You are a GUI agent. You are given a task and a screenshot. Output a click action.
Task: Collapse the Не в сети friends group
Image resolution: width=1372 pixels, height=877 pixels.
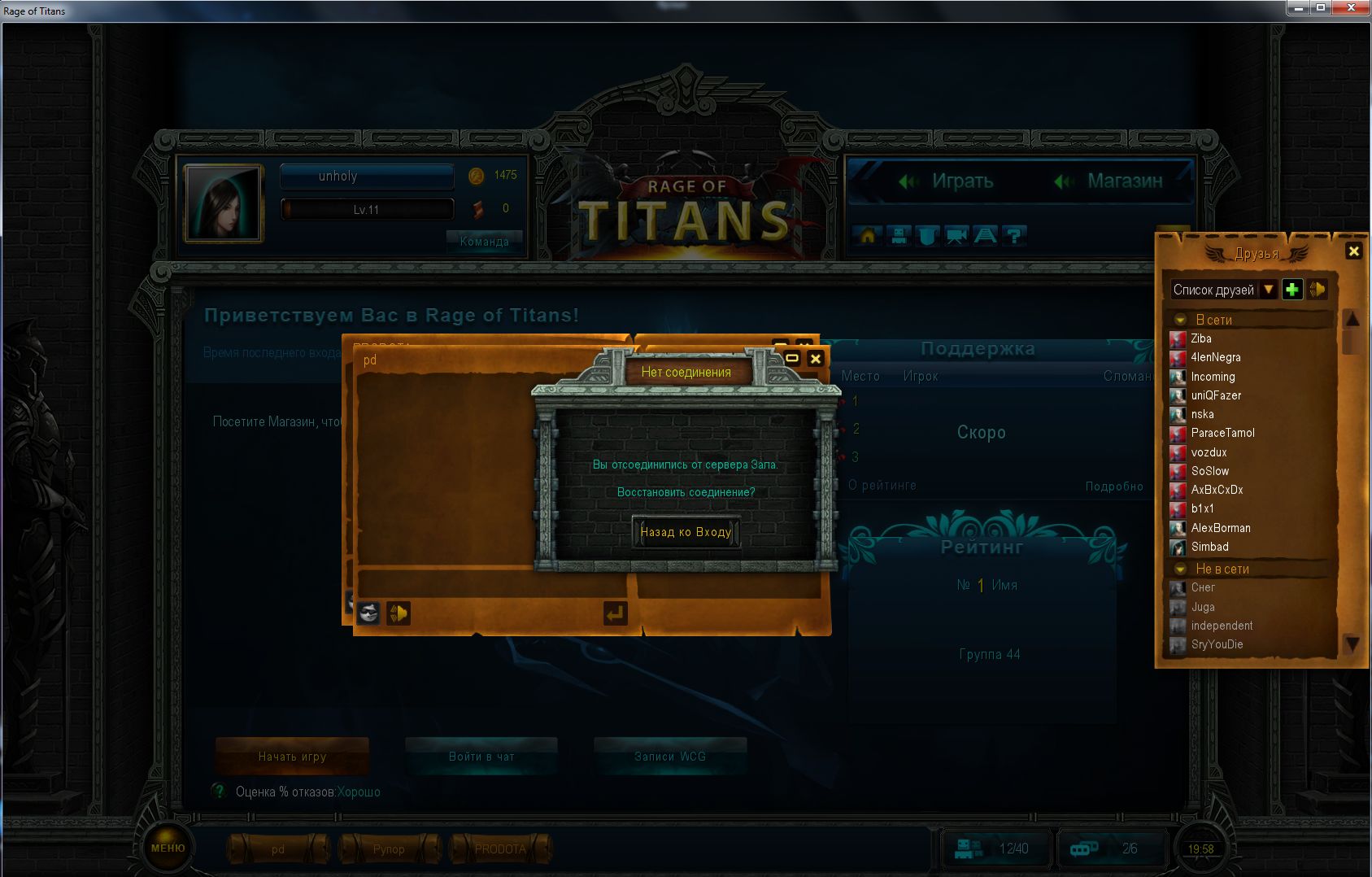[1179, 569]
